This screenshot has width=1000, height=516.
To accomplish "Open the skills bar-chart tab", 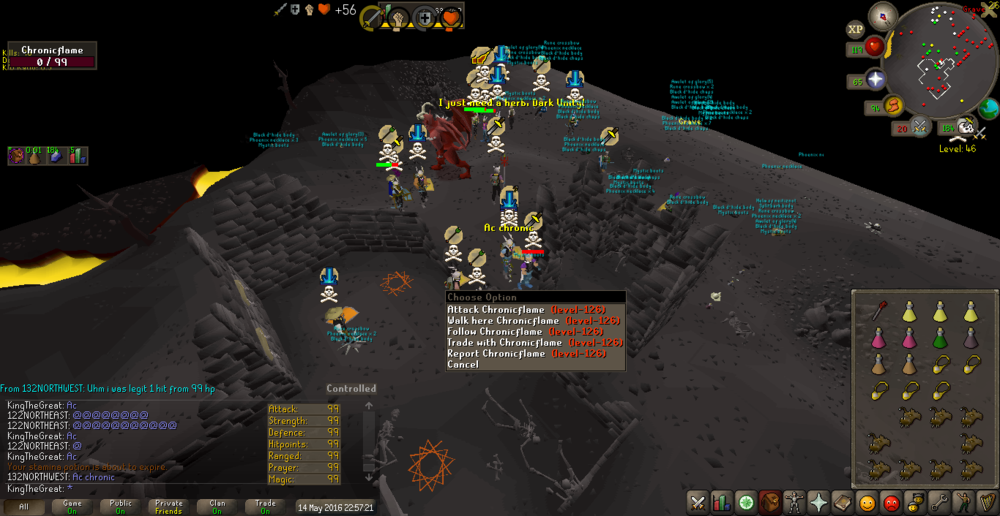I will [x=721, y=502].
